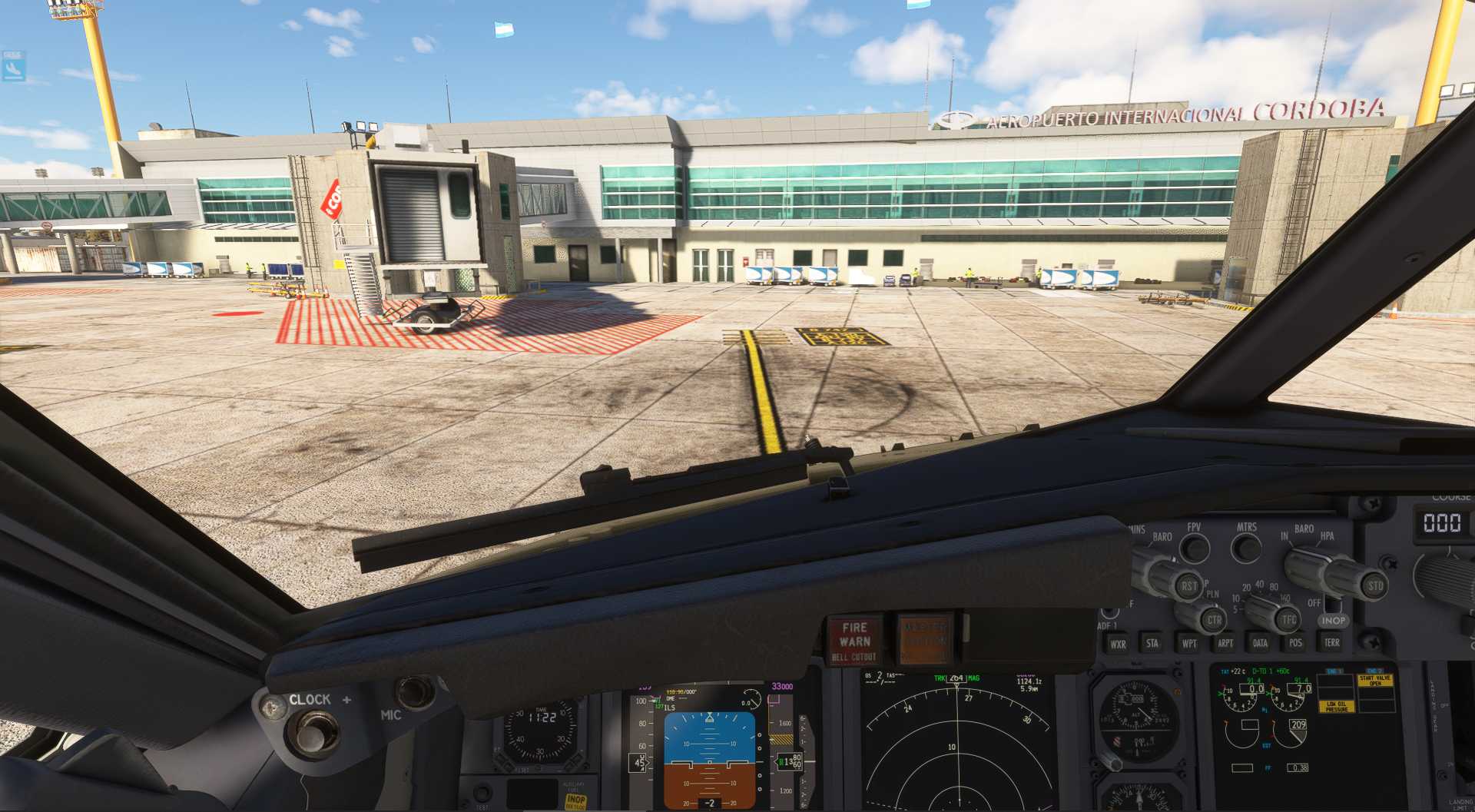Toggle the MTRS meters button

tap(1246, 549)
